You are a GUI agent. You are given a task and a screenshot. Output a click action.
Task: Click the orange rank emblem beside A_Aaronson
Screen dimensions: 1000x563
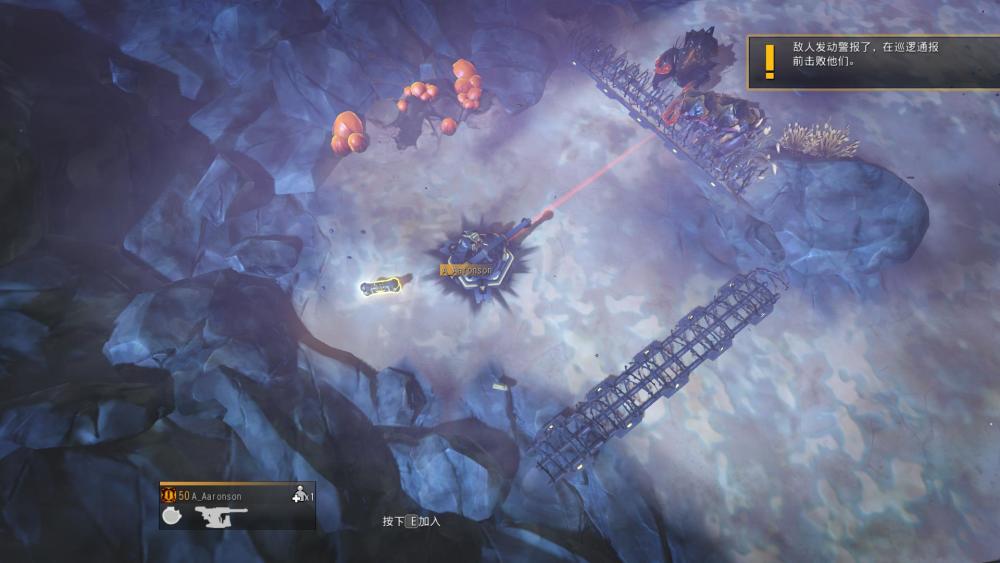coord(168,495)
